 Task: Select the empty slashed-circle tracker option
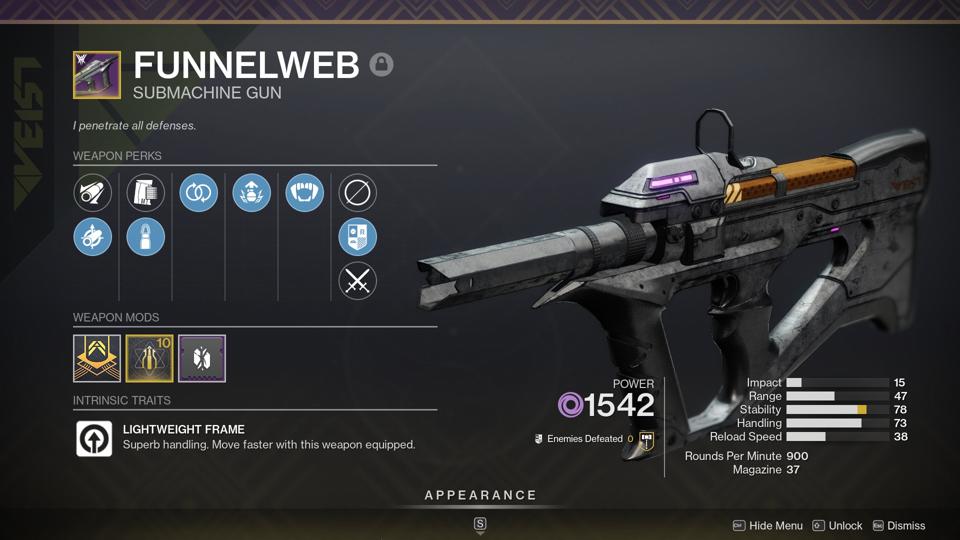[357, 193]
